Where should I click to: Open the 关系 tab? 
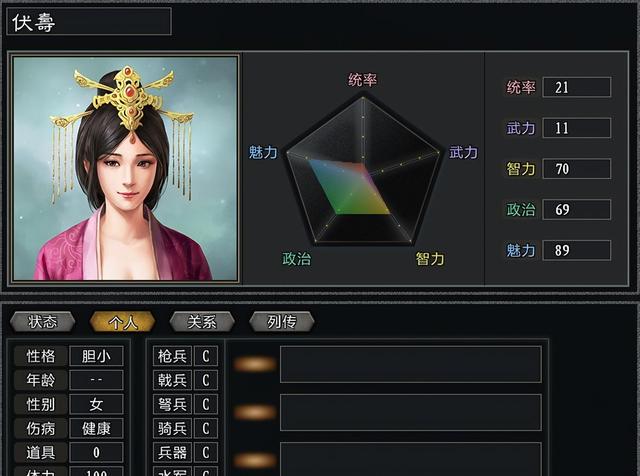click(x=201, y=322)
